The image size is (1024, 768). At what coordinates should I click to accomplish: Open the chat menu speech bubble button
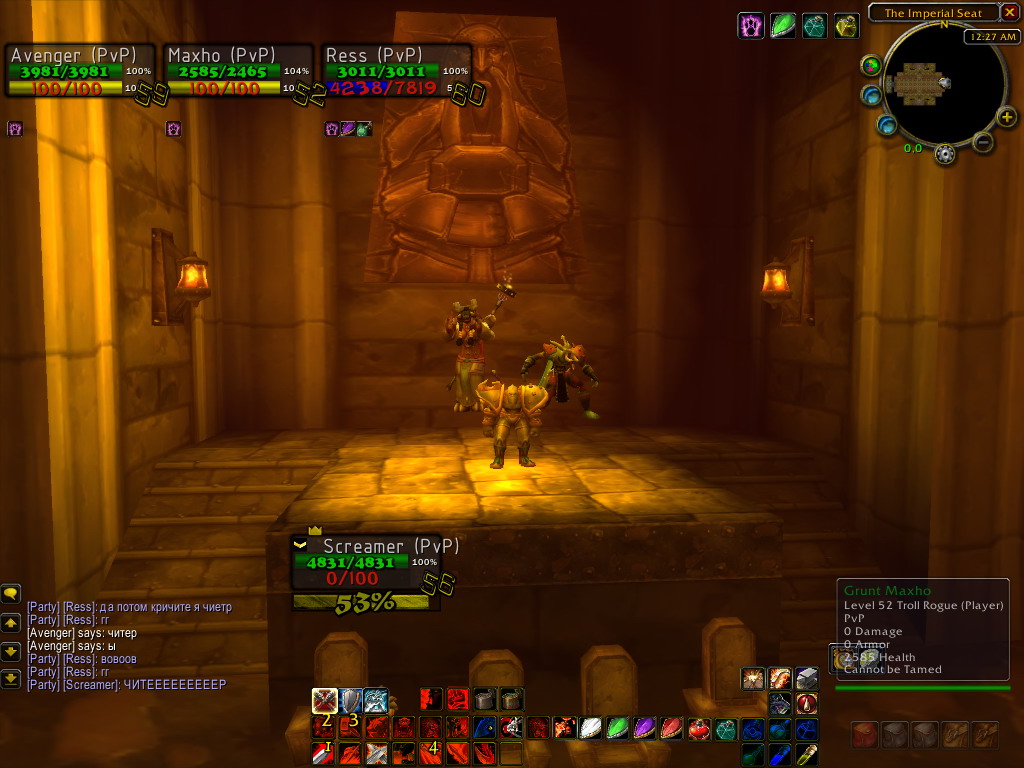[11, 594]
